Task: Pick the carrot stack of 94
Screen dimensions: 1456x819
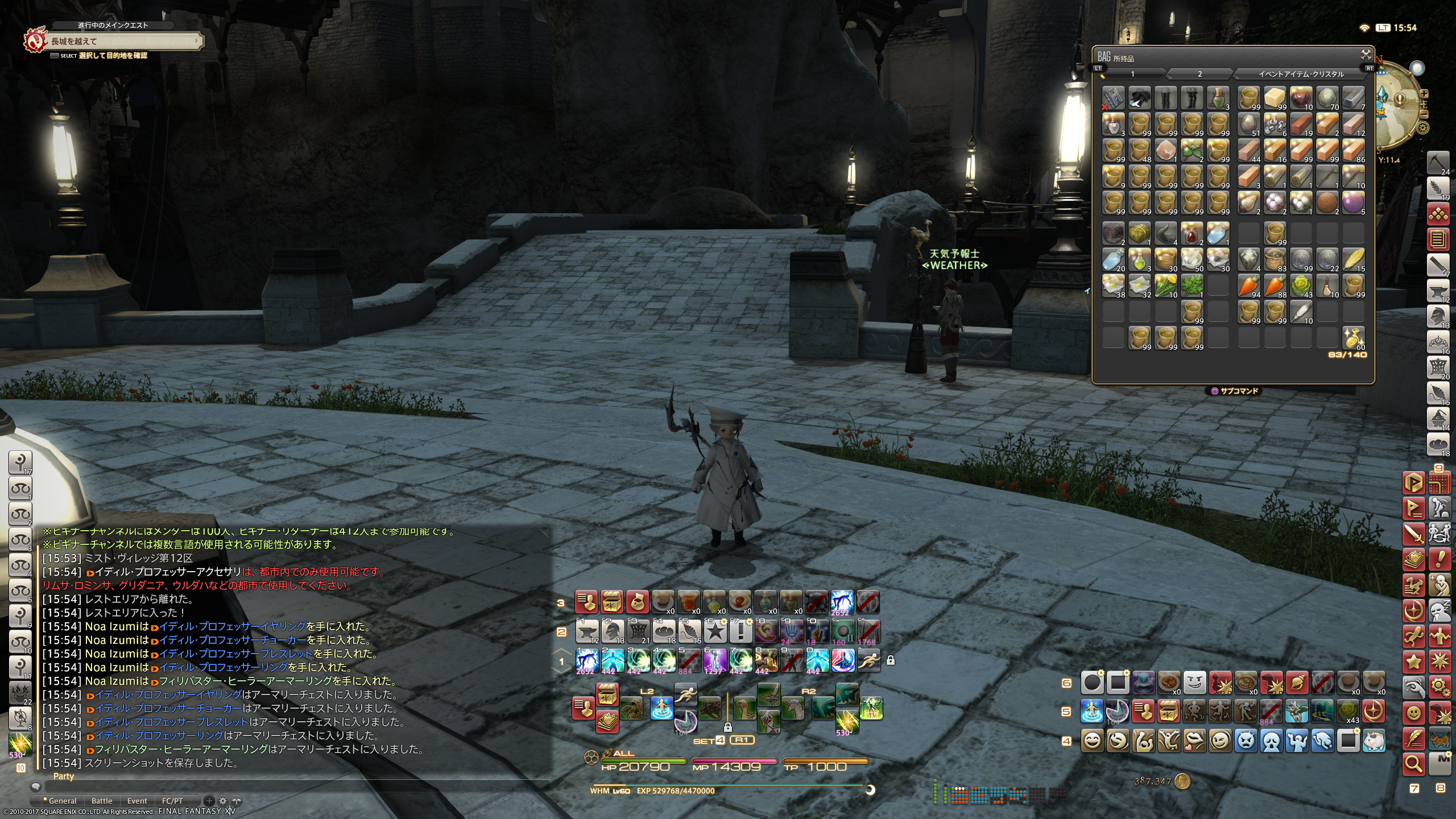Action: [1249, 286]
